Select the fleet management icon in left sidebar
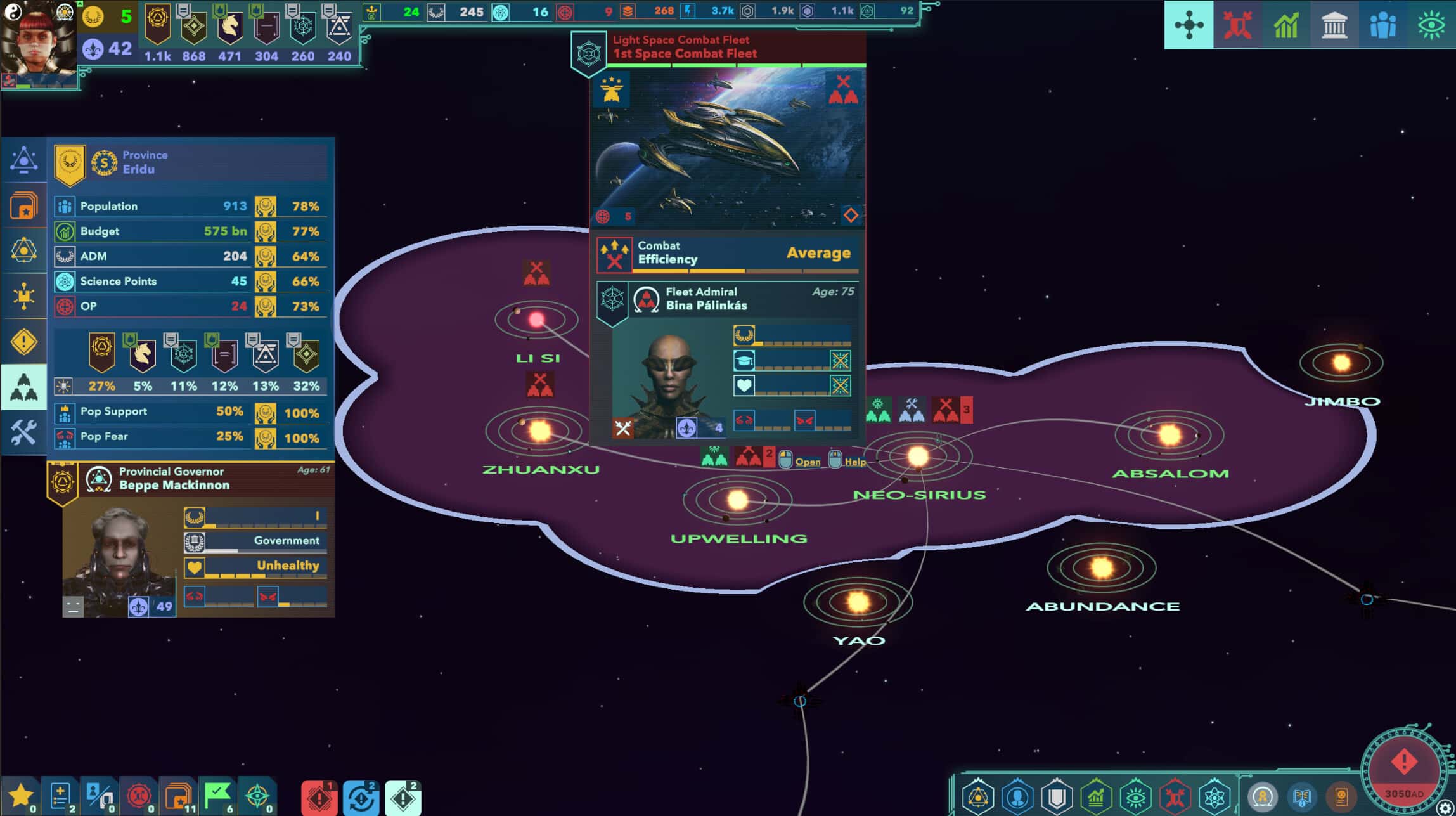 pyautogui.click(x=24, y=387)
